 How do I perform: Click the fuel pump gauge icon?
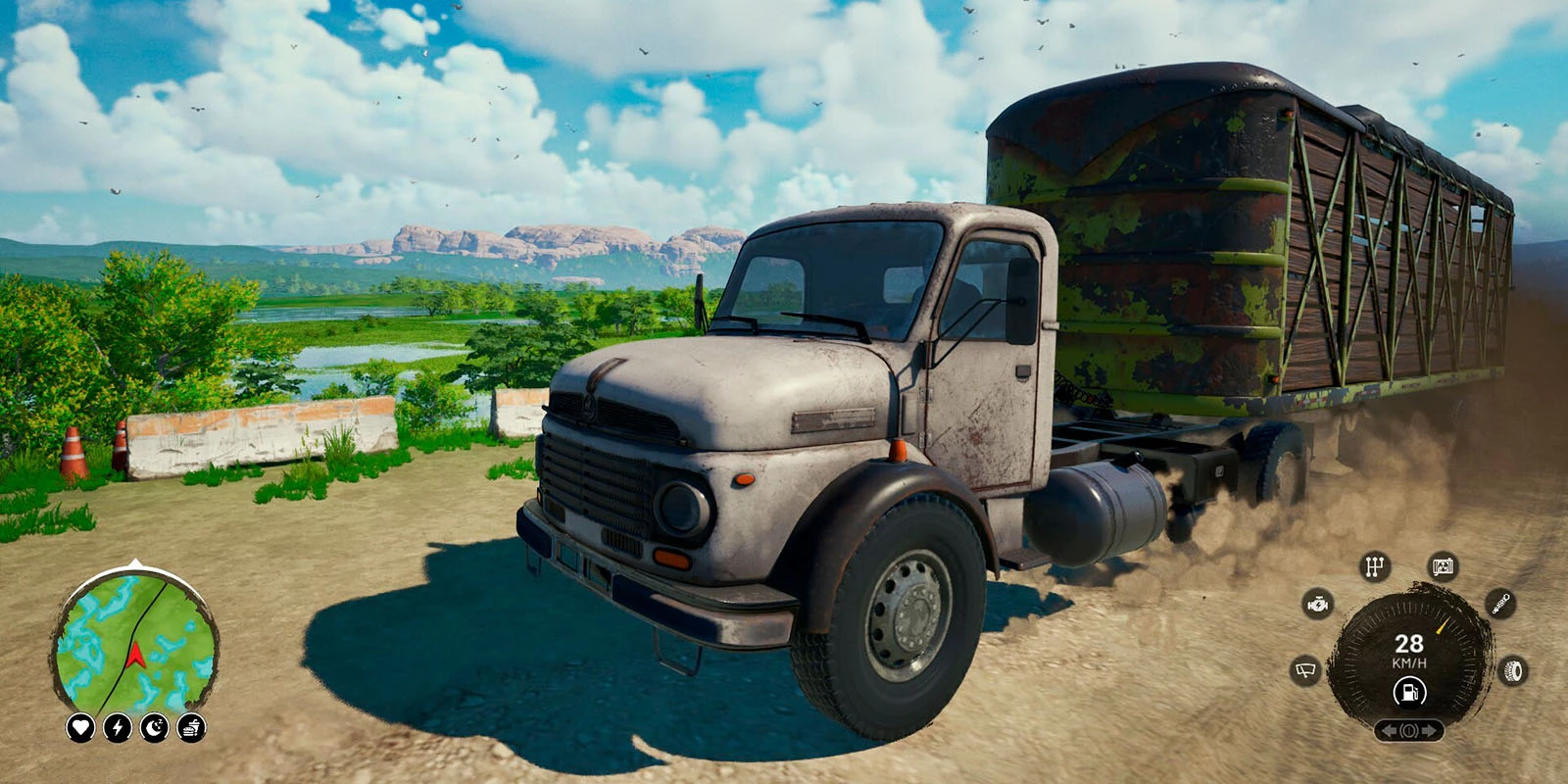click(1409, 693)
